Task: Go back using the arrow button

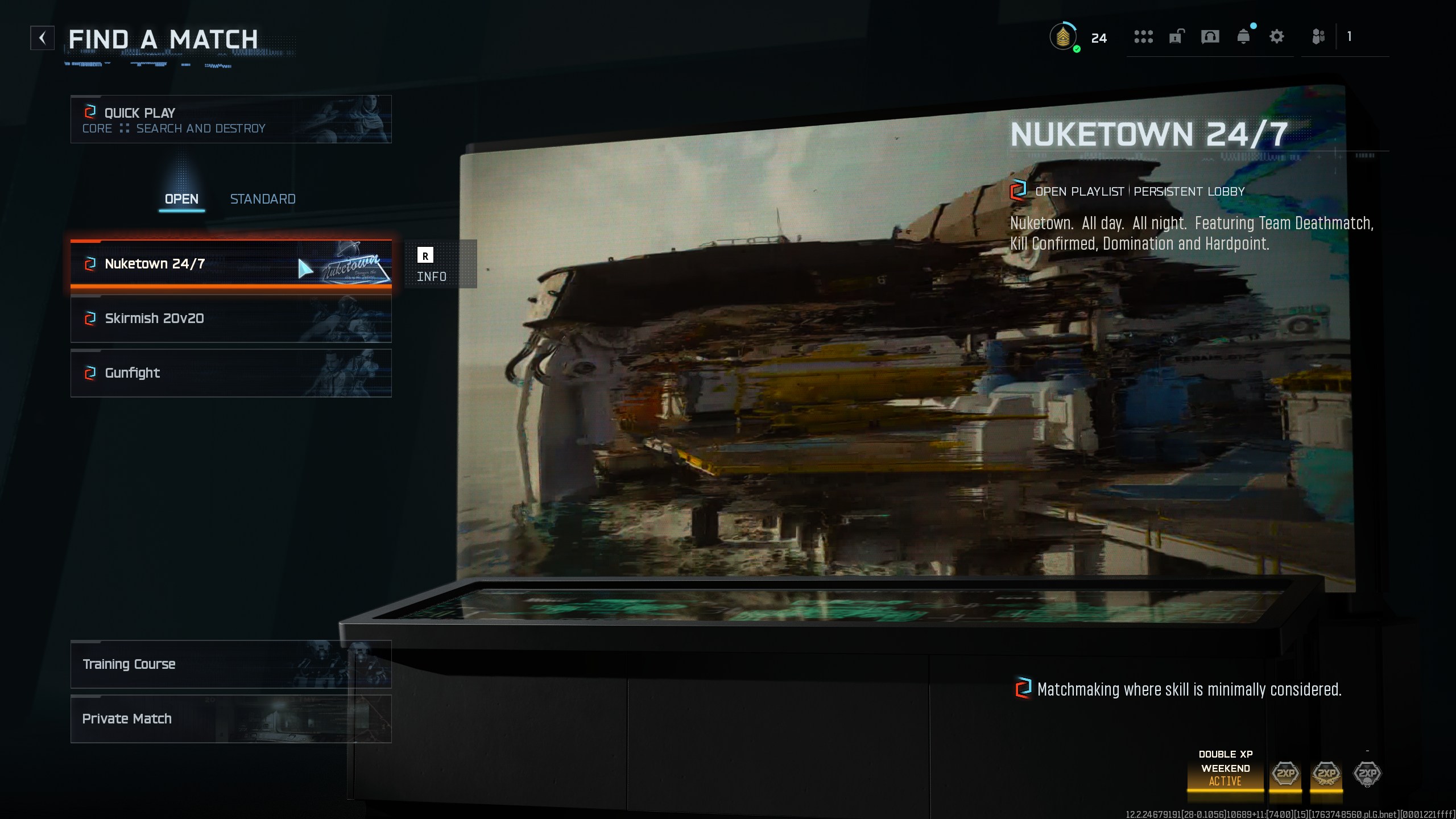Action: coord(43,38)
